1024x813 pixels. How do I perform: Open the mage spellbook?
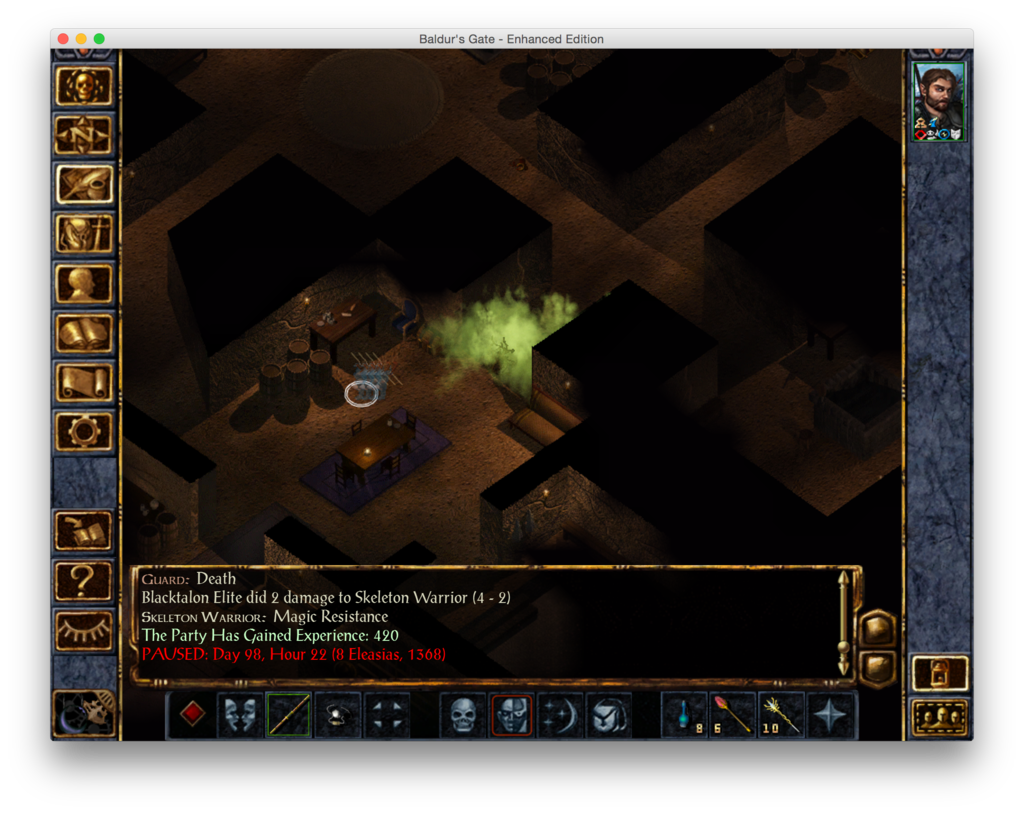coord(84,333)
